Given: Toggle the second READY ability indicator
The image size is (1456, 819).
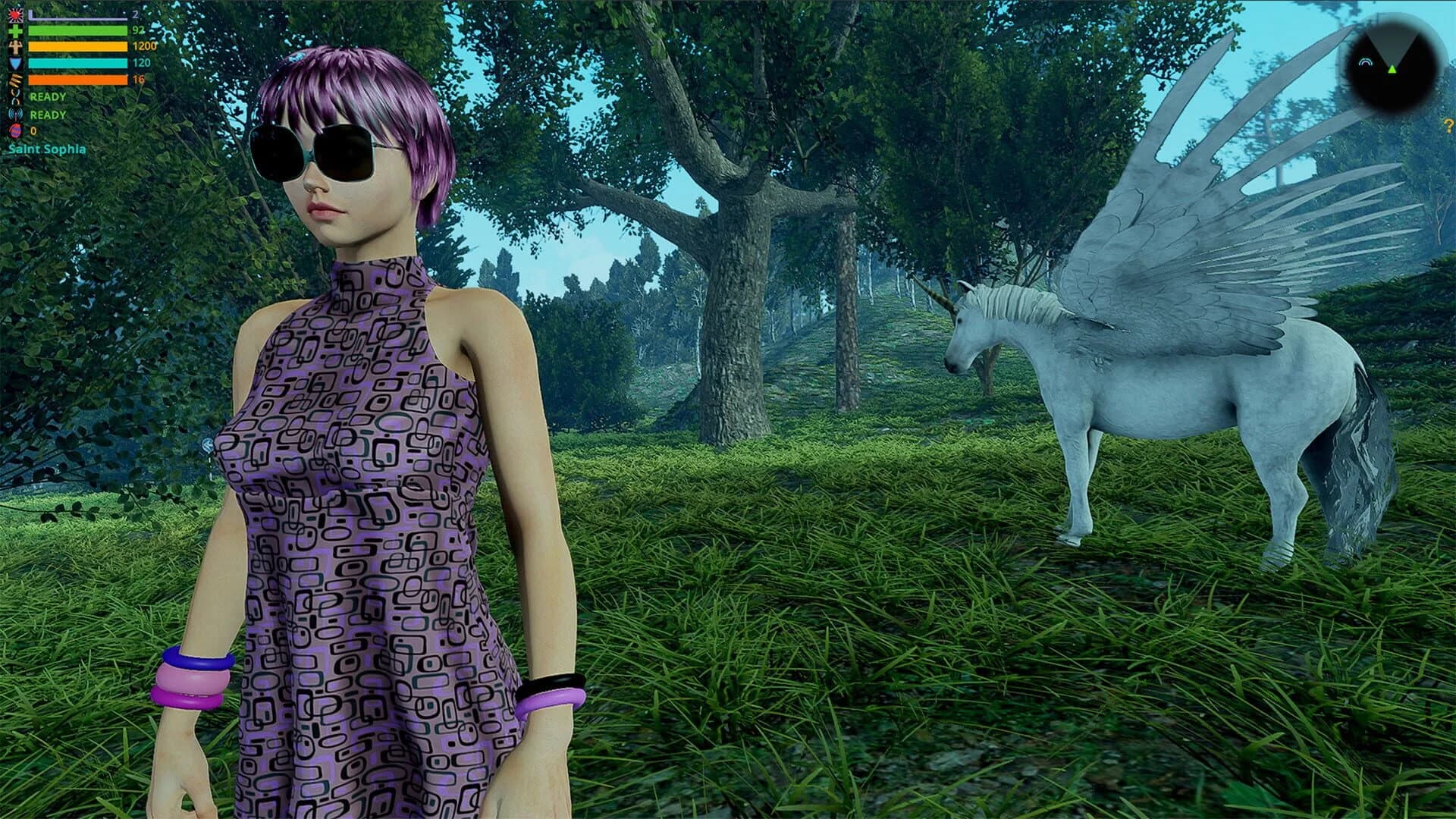Looking at the screenshot, I should 47,115.
